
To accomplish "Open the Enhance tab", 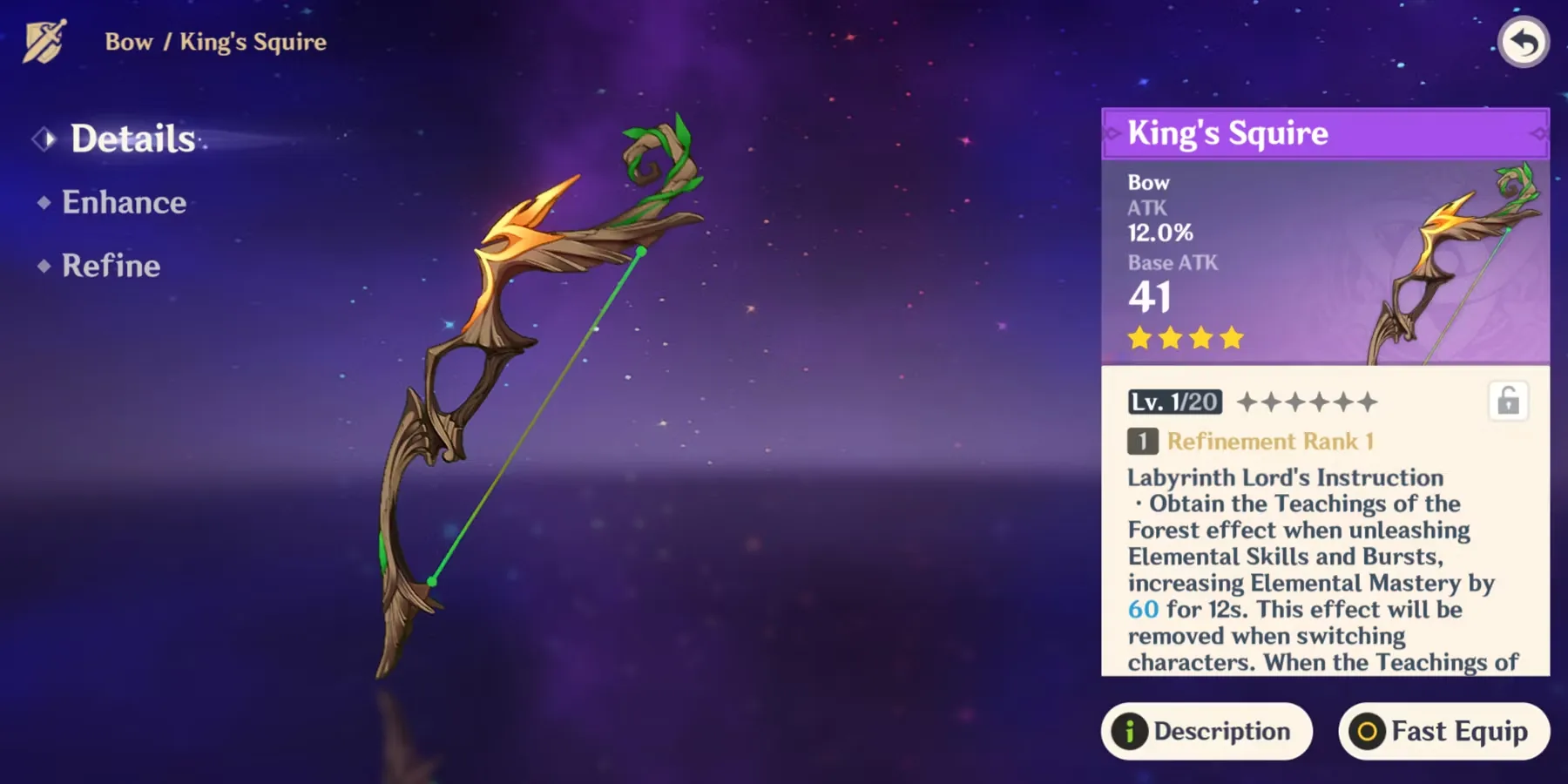I will click(124, 203).
